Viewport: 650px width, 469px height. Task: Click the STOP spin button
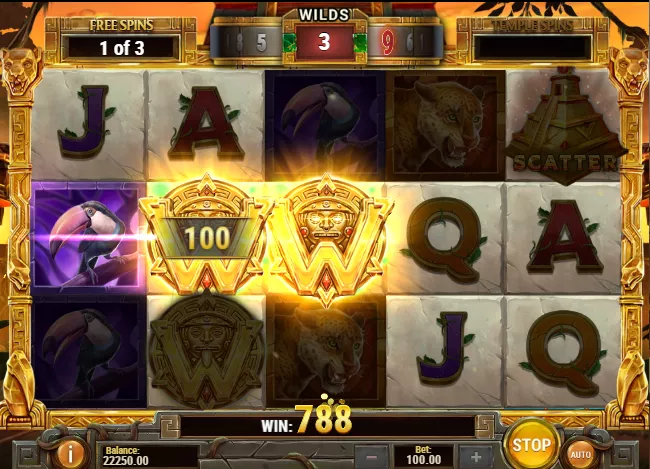click(531, 443)
